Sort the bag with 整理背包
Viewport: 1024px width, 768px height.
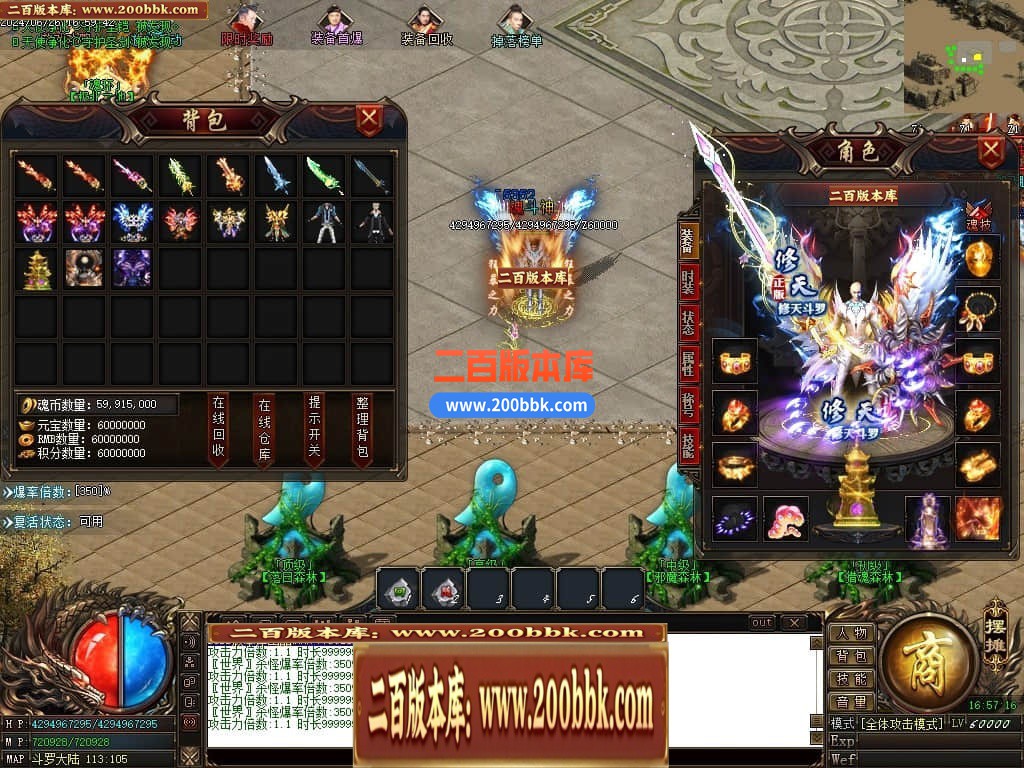point(362,429)
